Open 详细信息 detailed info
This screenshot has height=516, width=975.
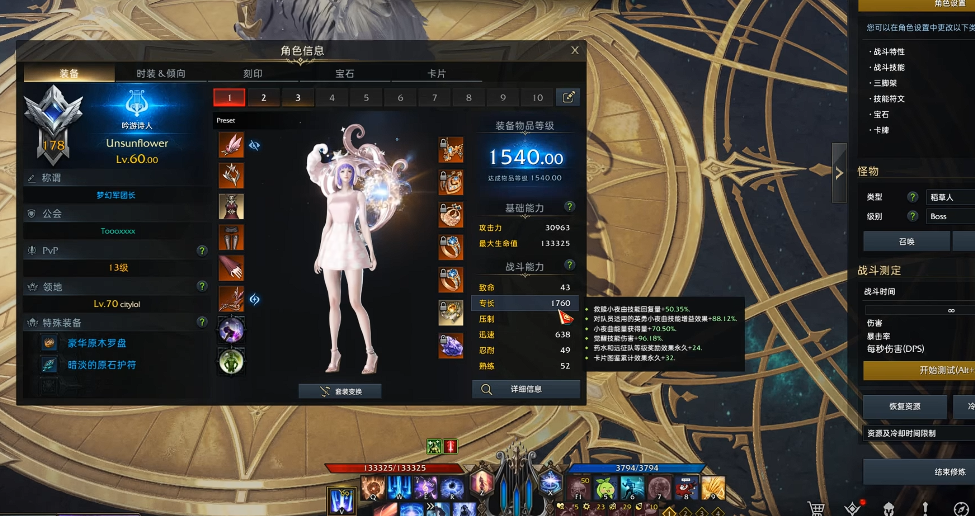click(x=525, y=389)
